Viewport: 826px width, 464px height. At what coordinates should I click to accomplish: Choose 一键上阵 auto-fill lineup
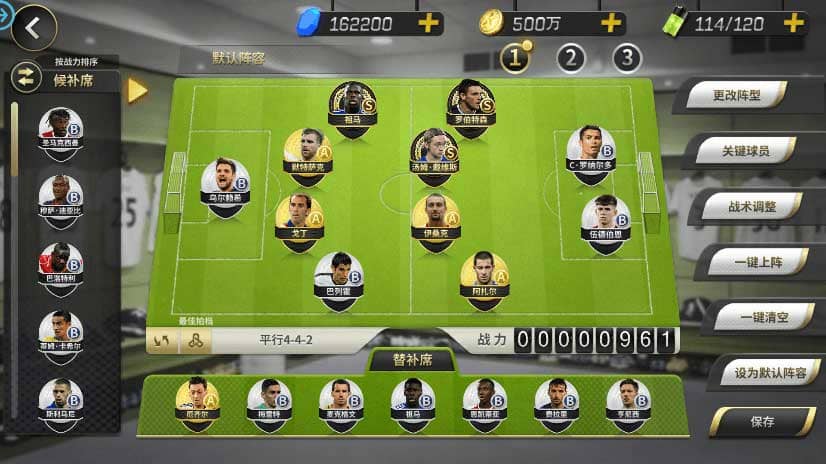pyautogui.click(x=757, y=261)
